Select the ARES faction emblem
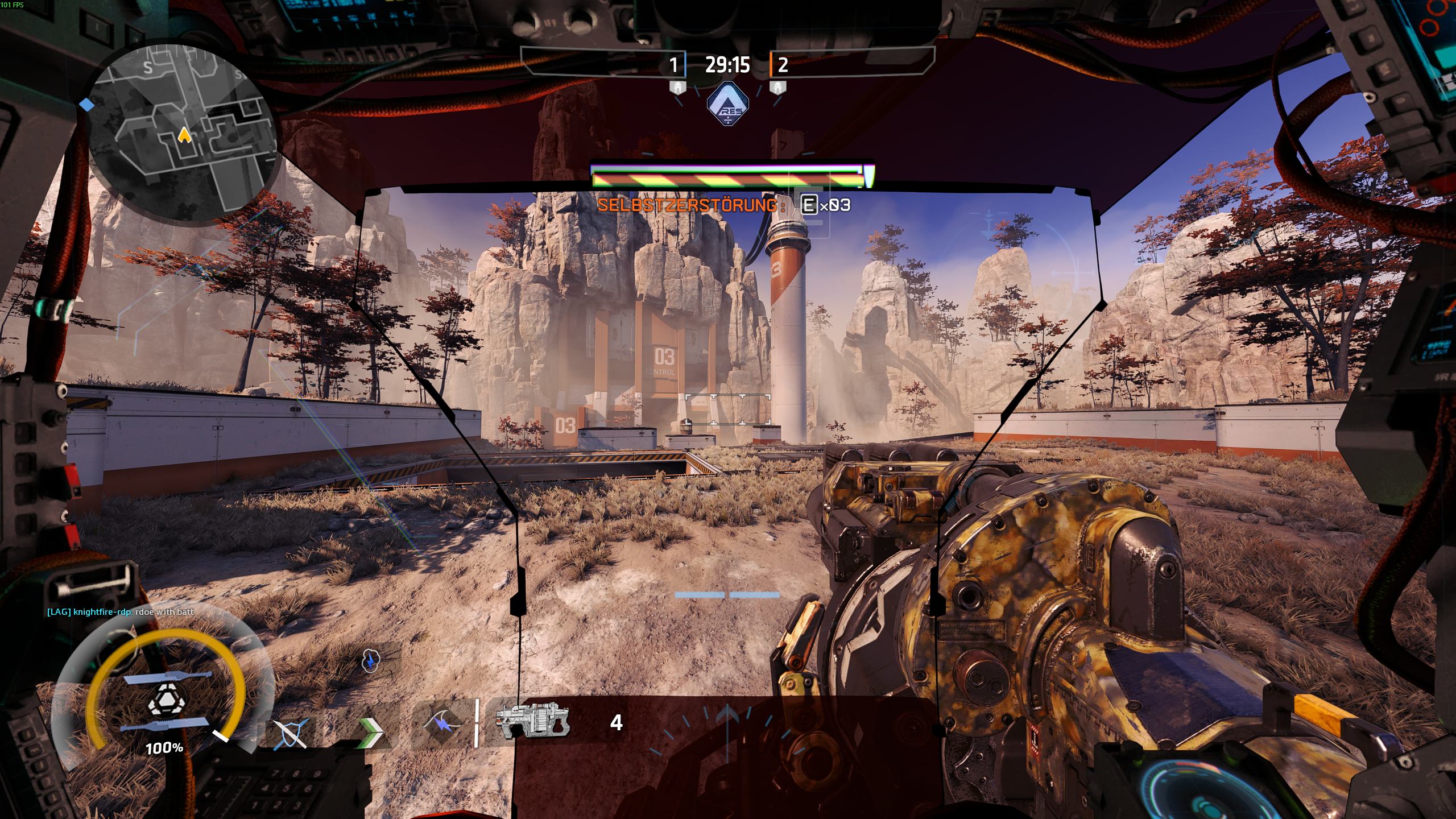The image size is (1456, 819). click(727, 104)
